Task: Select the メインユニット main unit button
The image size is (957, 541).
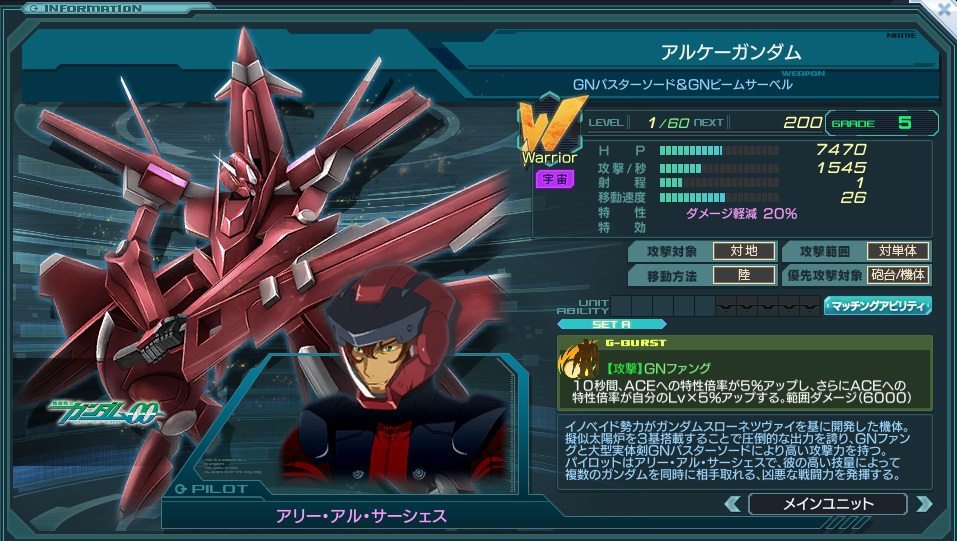Action: coord(827,504)
